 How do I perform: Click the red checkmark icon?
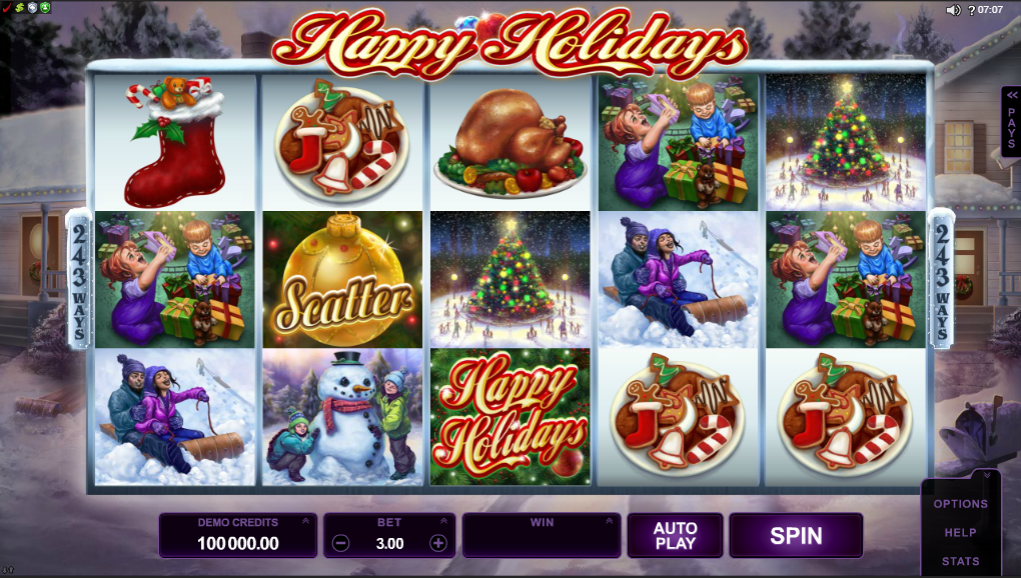point(6,7)
